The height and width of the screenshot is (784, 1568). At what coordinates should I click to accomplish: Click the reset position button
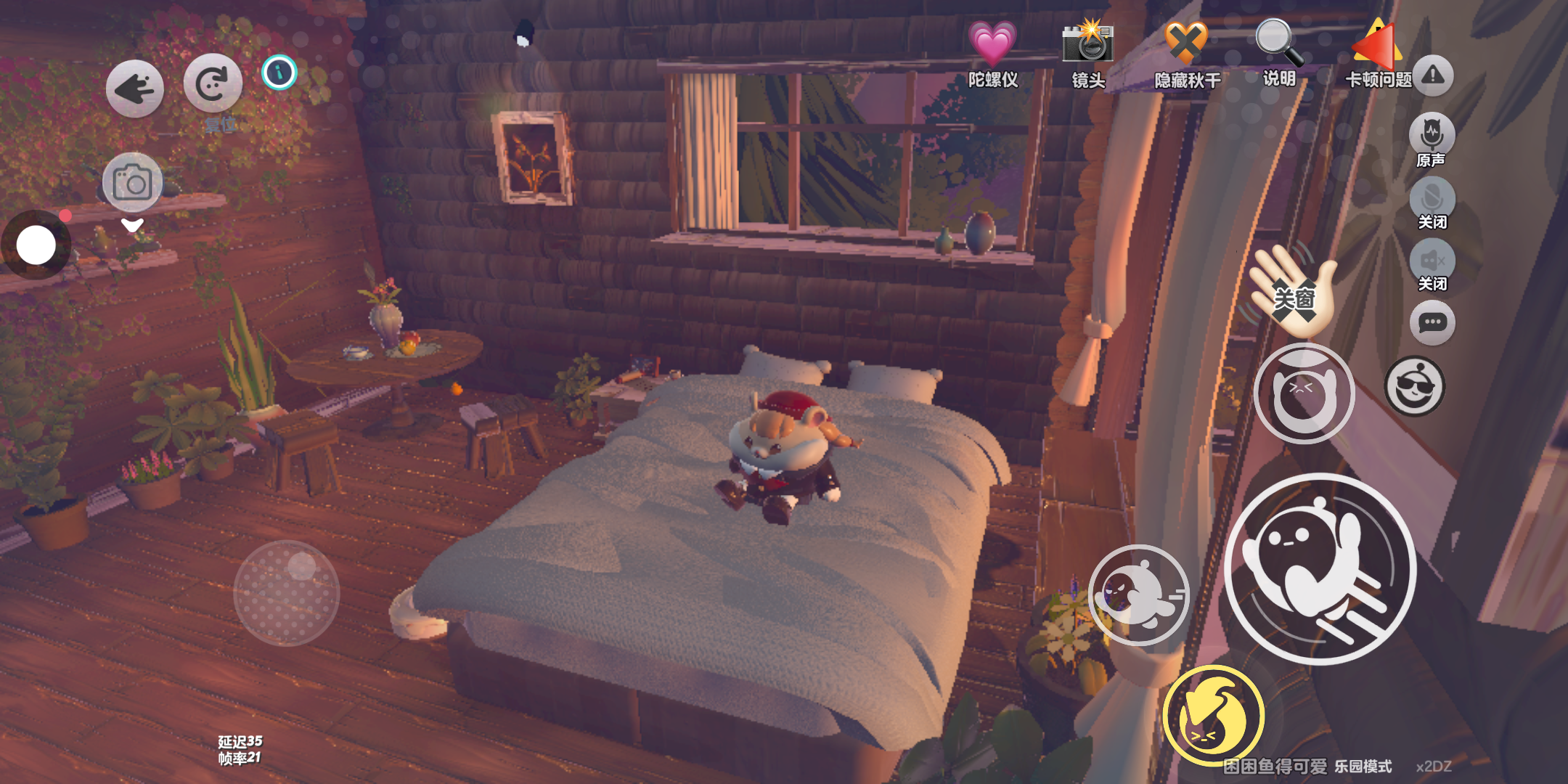click(x=212, y=85)
